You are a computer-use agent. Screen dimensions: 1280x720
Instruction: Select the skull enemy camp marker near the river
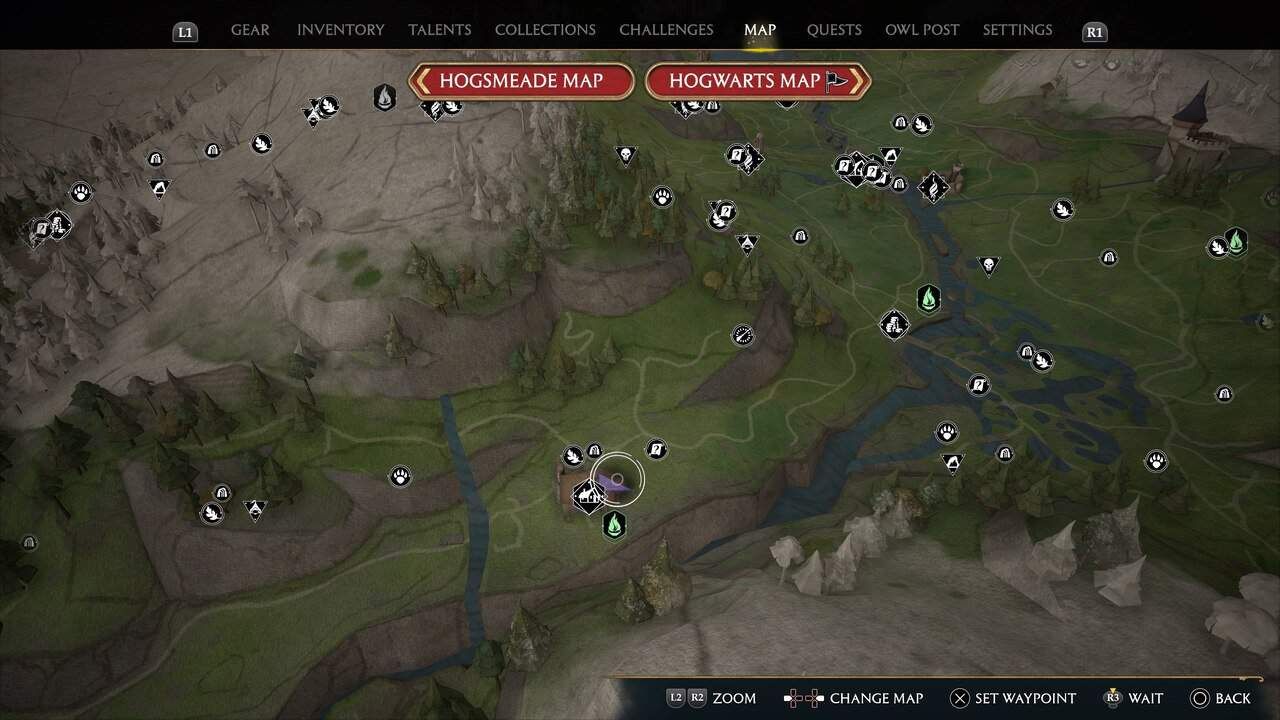tap(988, 265)
